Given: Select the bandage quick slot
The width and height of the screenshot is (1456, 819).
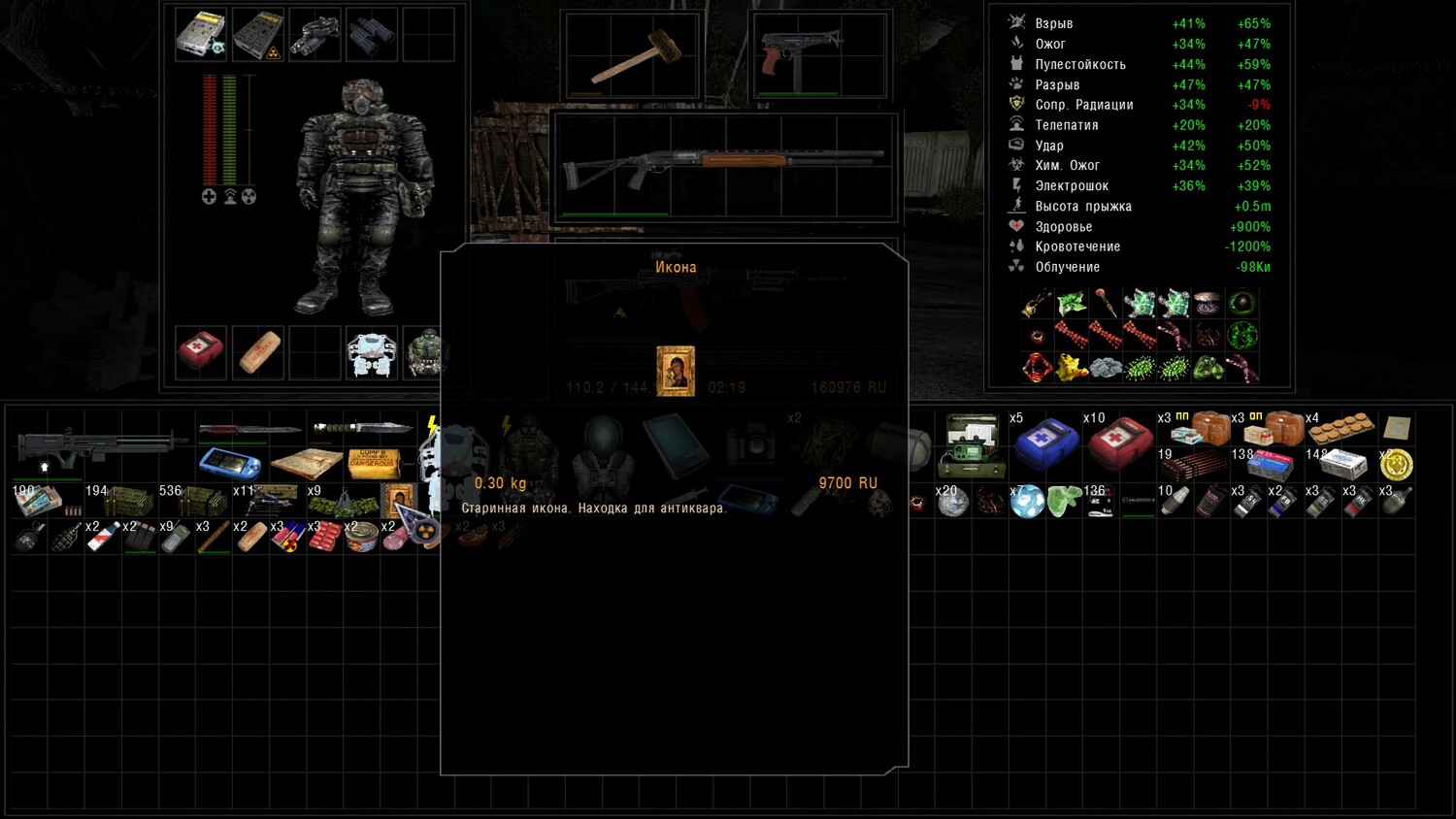Looking at the screenshot, I should [258, 350].
